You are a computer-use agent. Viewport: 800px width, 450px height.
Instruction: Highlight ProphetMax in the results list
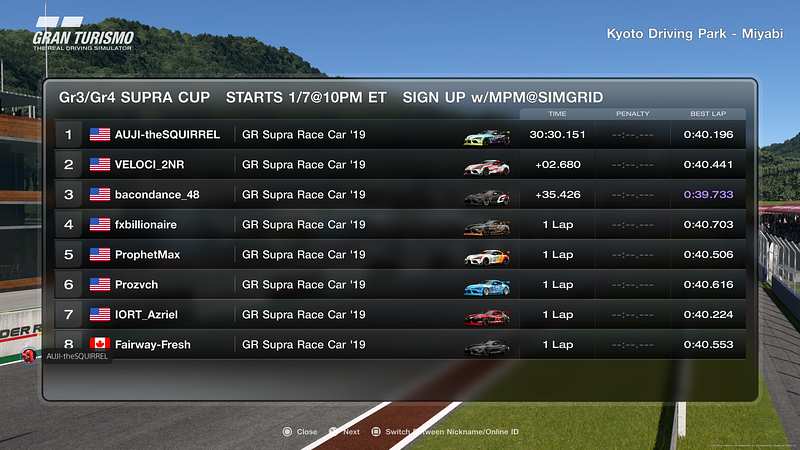click(x=400, y=255)
